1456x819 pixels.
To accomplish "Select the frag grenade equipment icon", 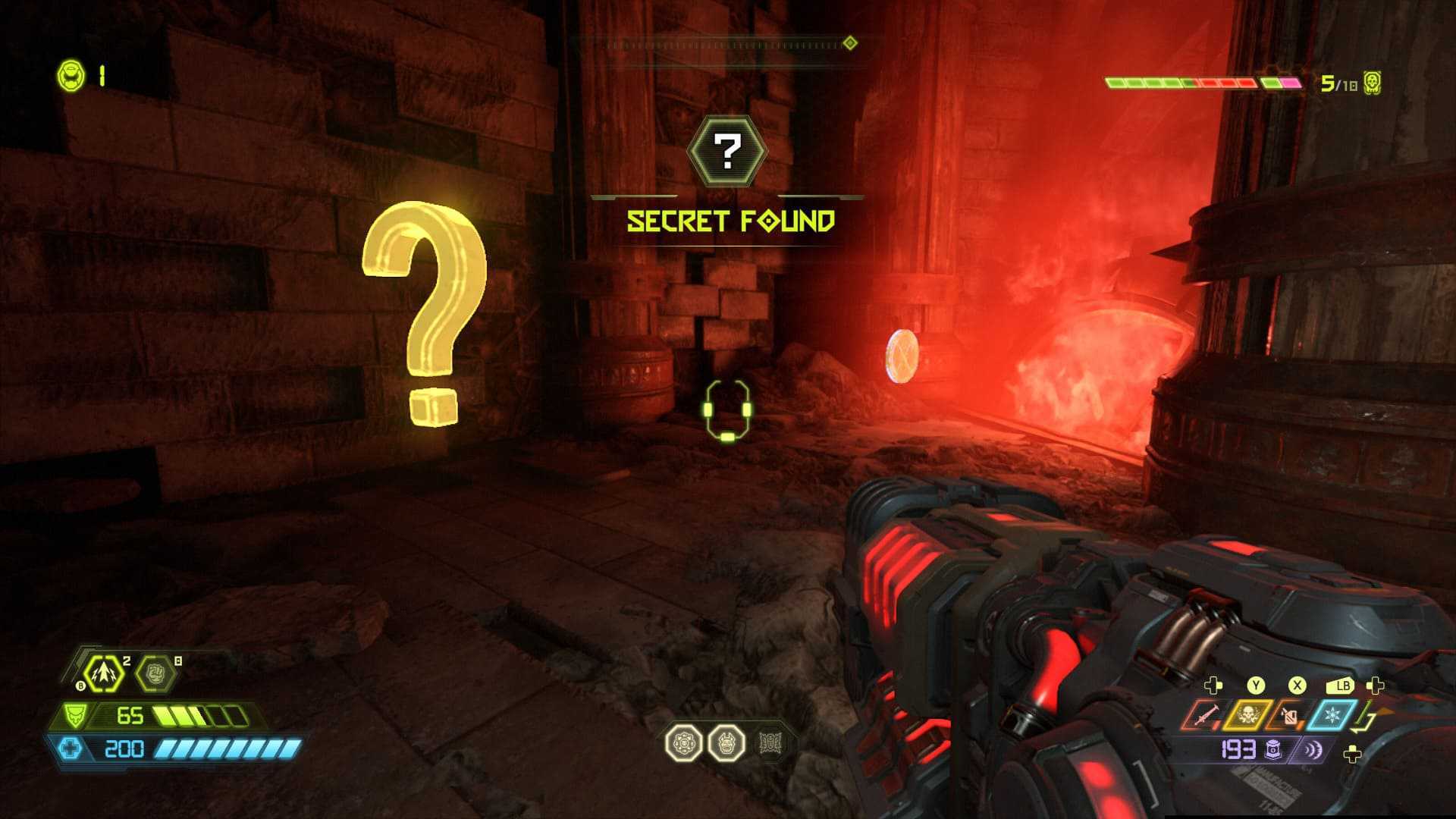I will tap(104, 673).
